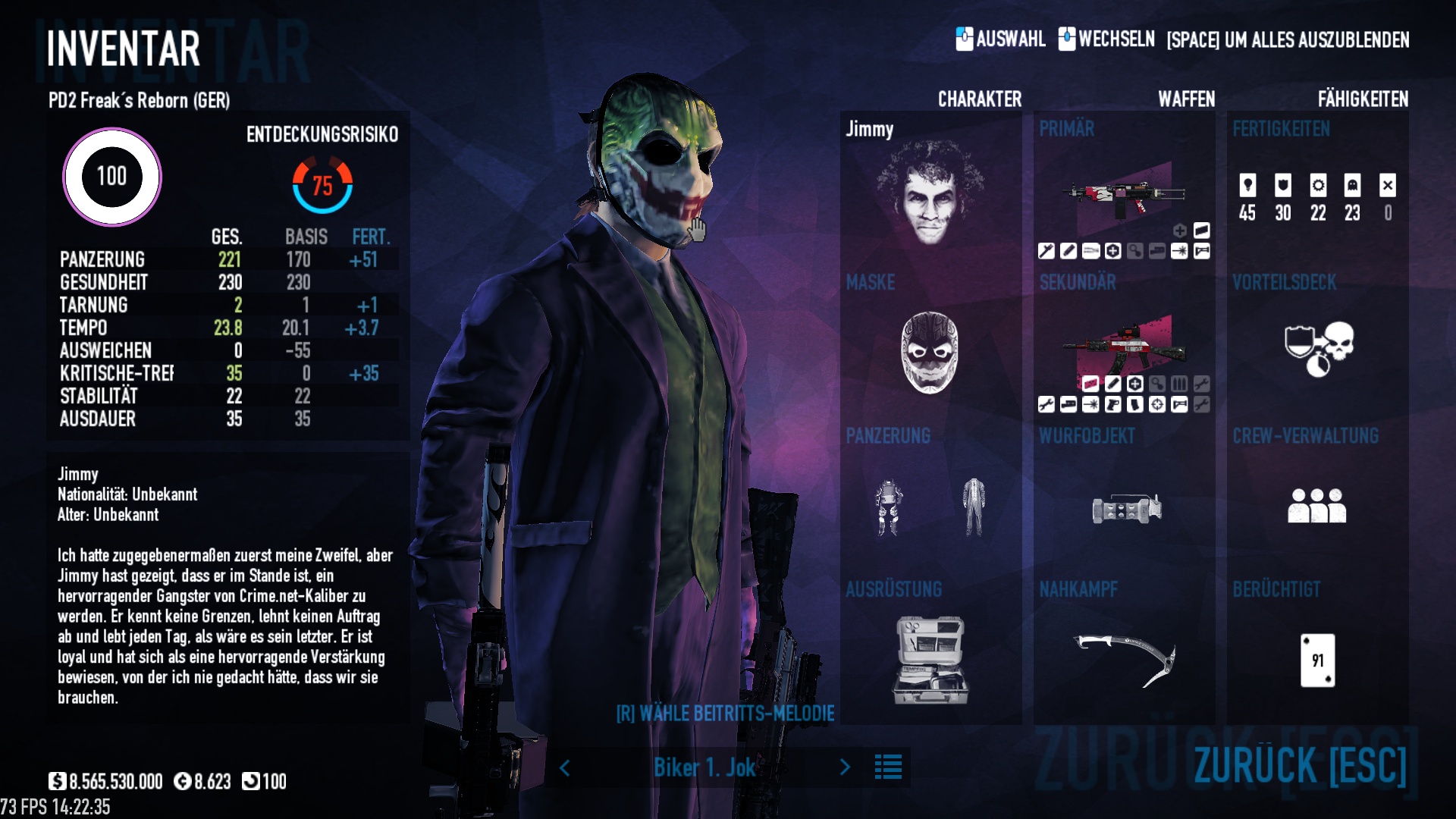The height and width of the screenshot is (819, 1456).
Task: Open crew management
Action: (1316, 505)
